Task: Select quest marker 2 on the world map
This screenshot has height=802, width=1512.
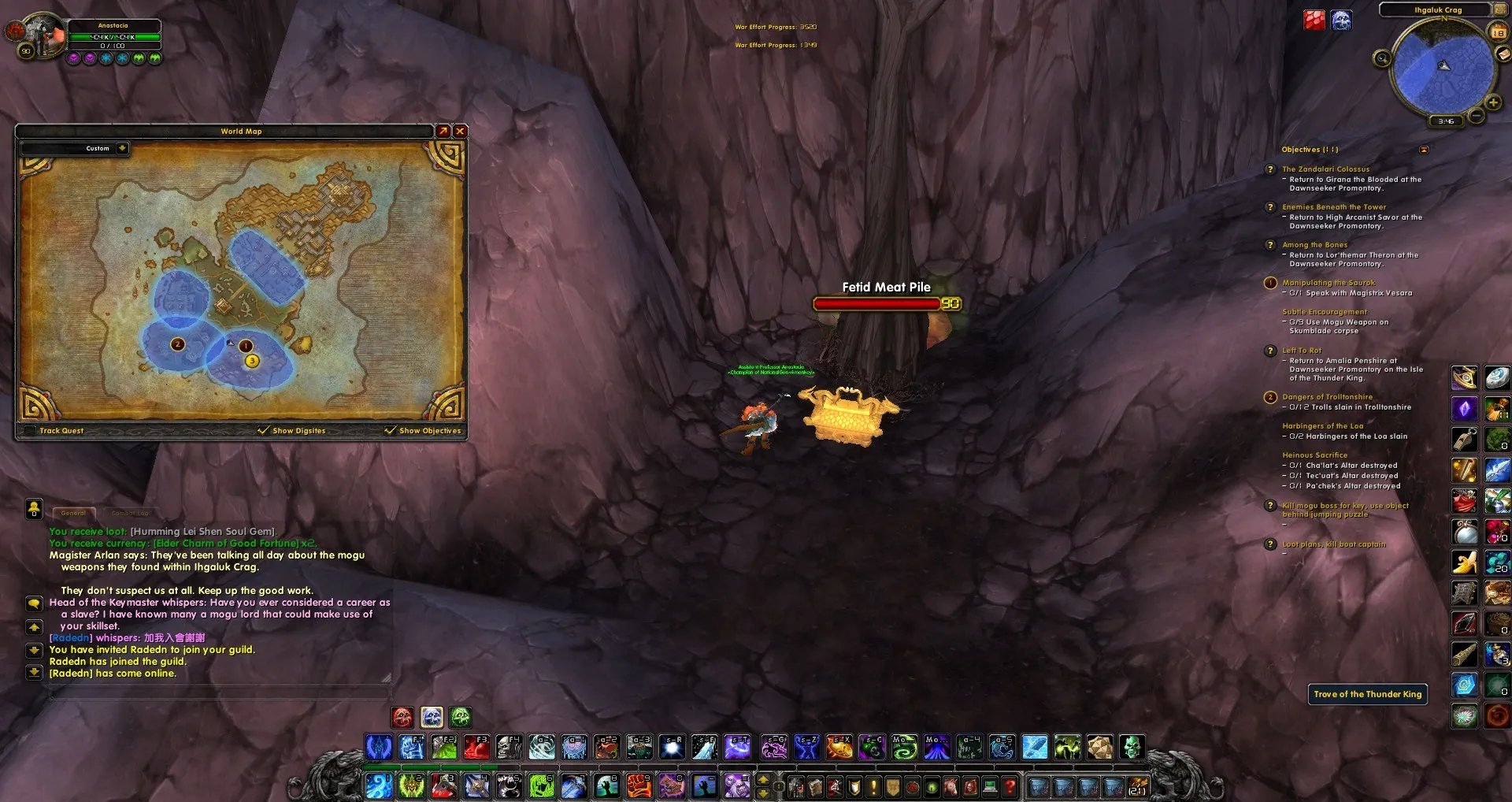Action: click(177, 344)
